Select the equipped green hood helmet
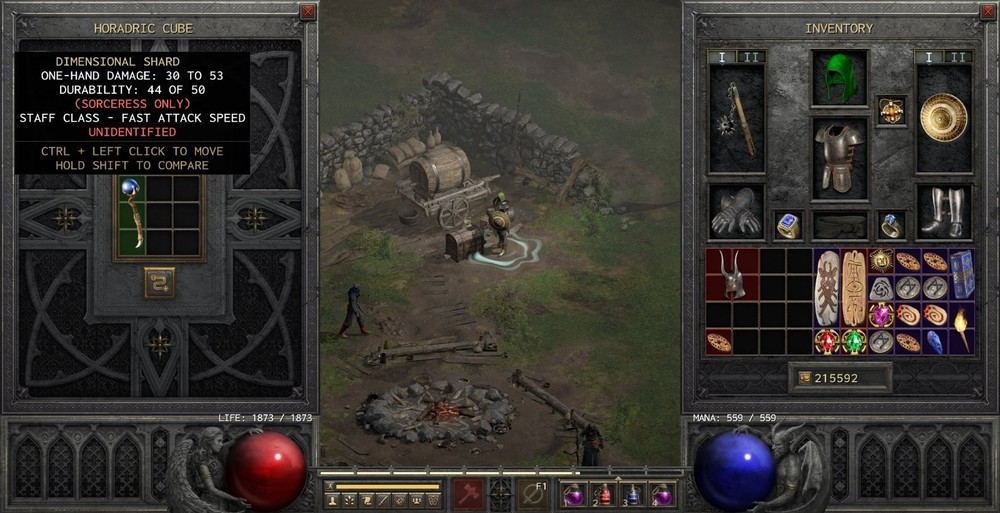This screenshot has height=513, width=1000. (840, 78)
